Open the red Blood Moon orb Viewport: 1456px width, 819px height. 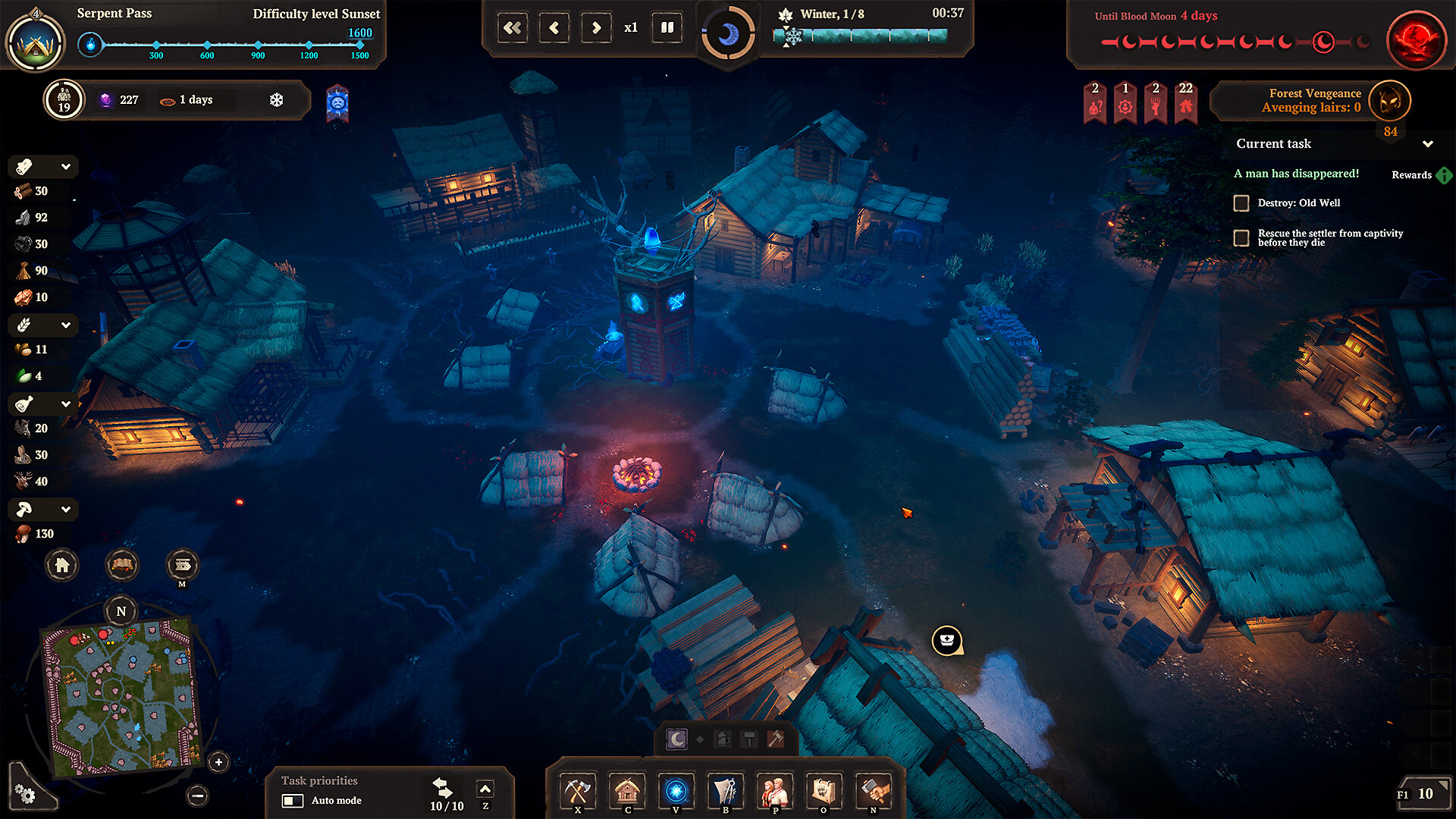coord(1416,39)
